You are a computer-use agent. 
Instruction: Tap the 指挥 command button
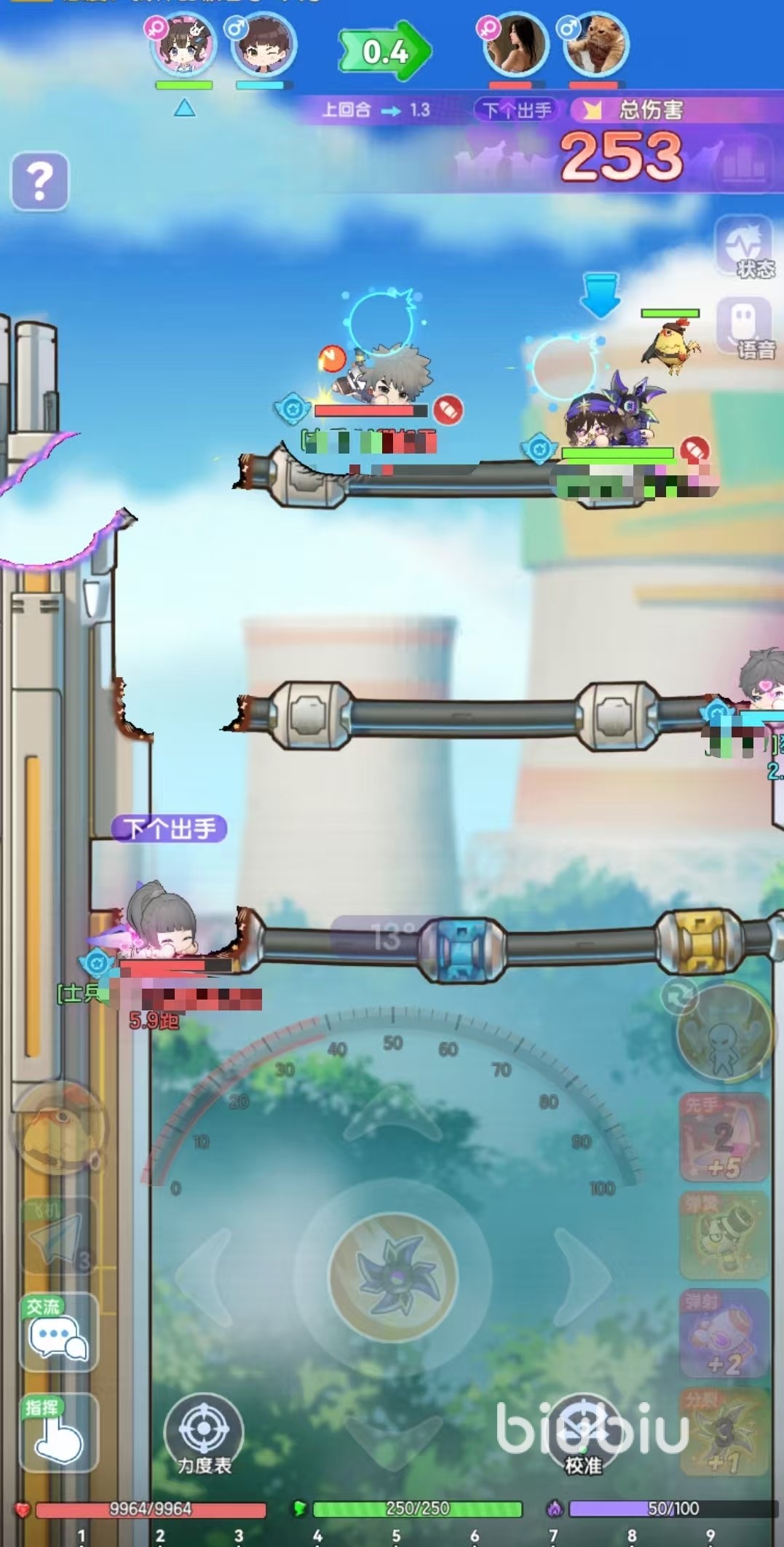[58, 1432]
